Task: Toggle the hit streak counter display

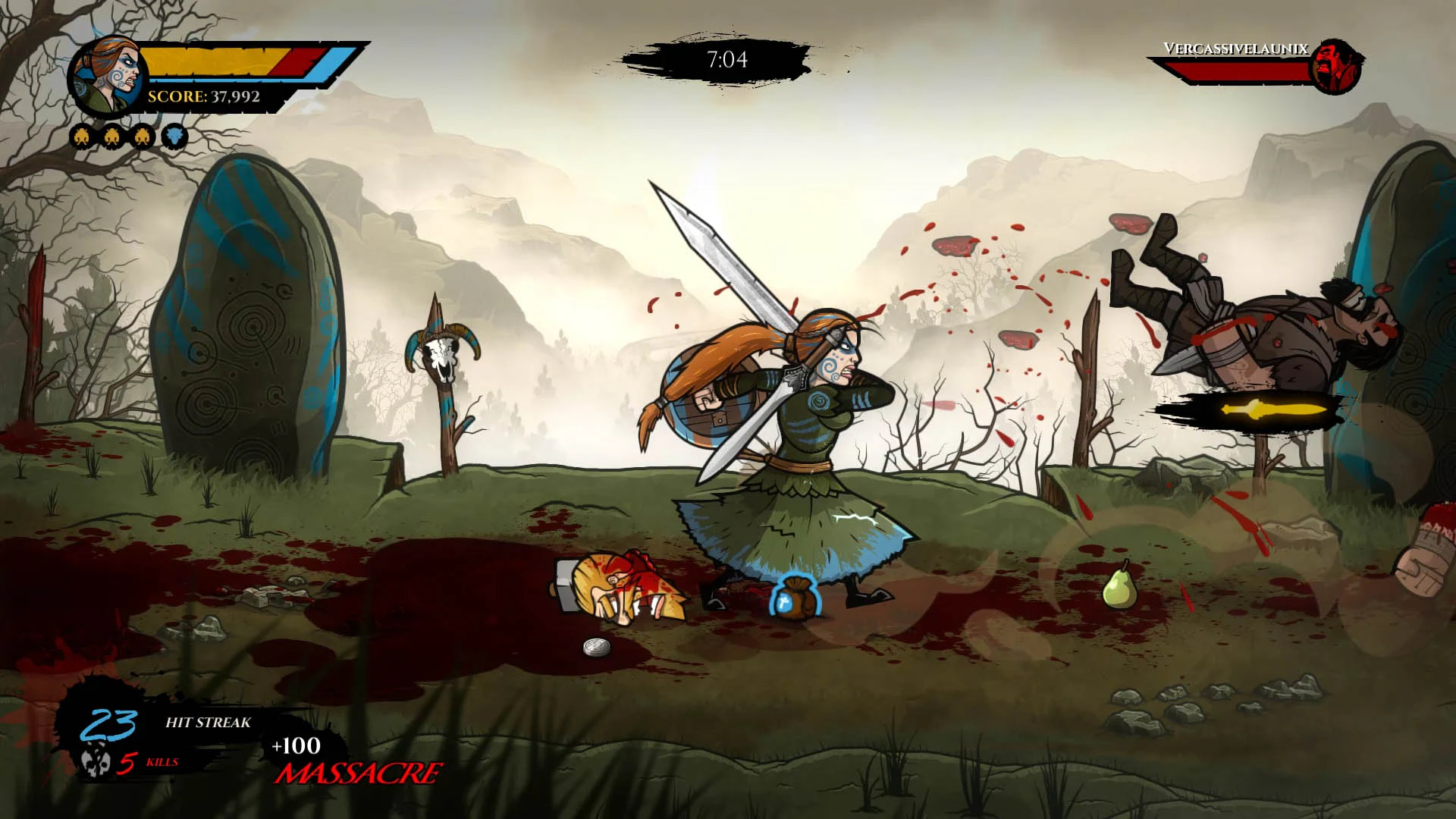Action: tap(108, 724)
